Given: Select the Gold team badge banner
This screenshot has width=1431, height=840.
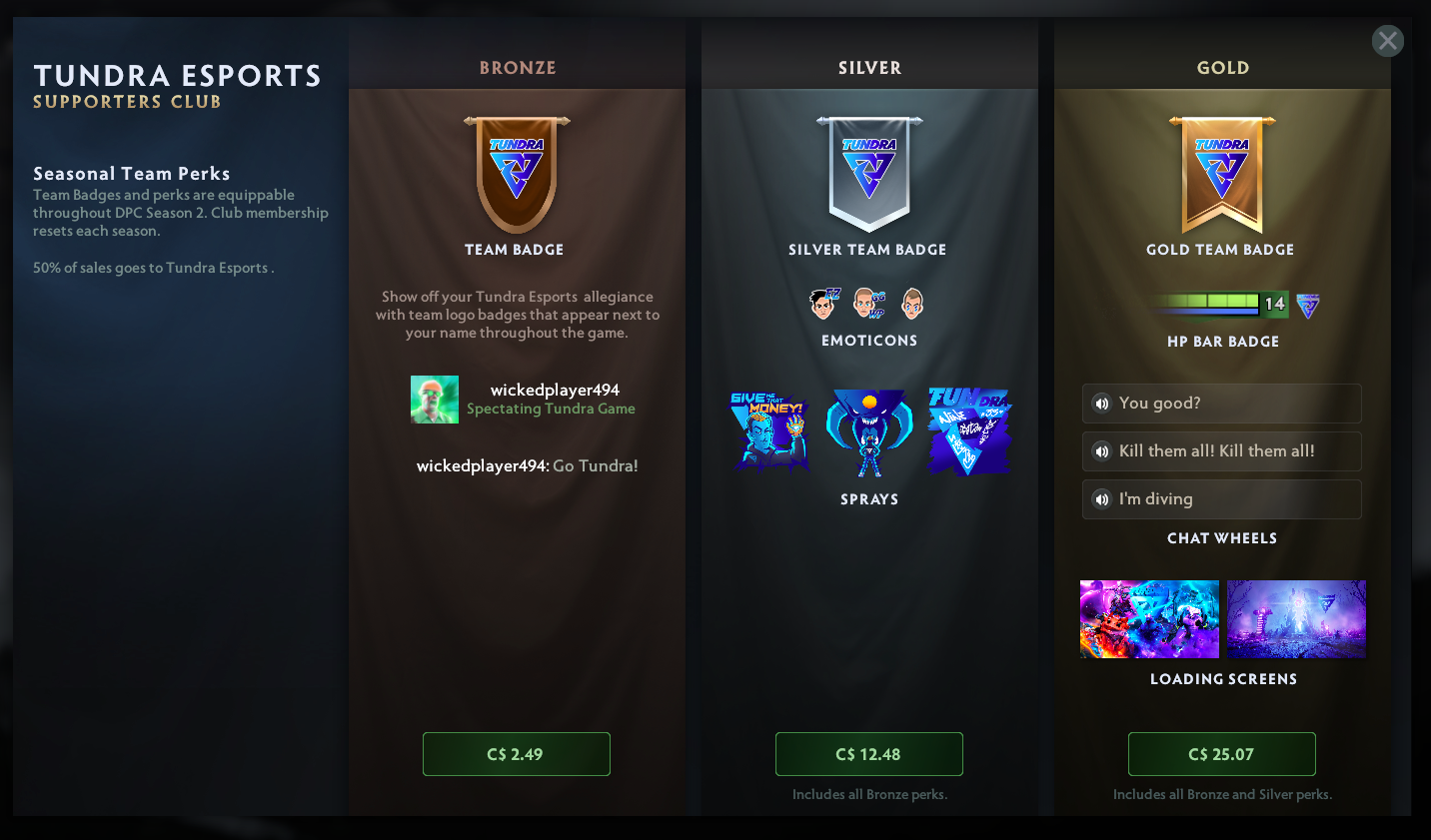Looking at the screenshot, I should (1222, 173).
